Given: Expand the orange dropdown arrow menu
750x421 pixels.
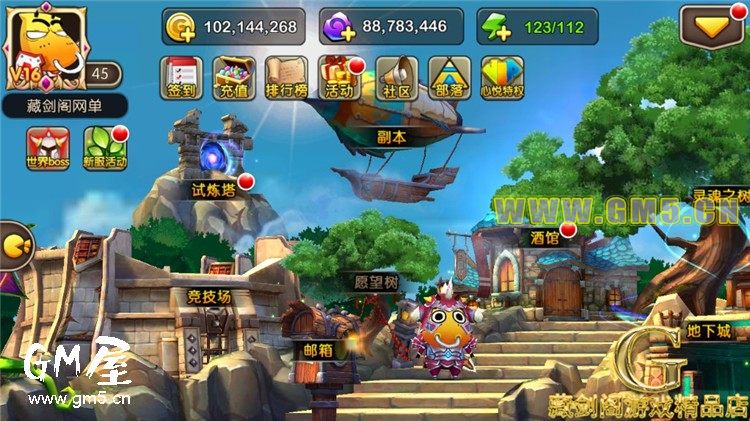Looking at the screenshot, I should click(x=712, y=26).
